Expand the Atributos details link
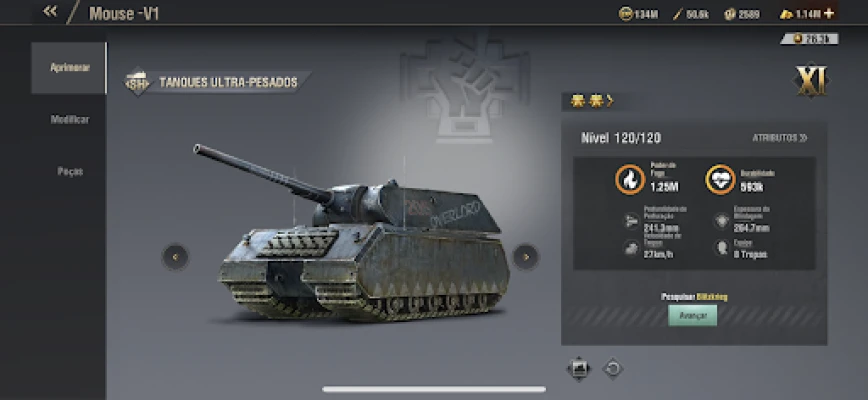Viewport: 868px width, 400px height. coord(780,138)
